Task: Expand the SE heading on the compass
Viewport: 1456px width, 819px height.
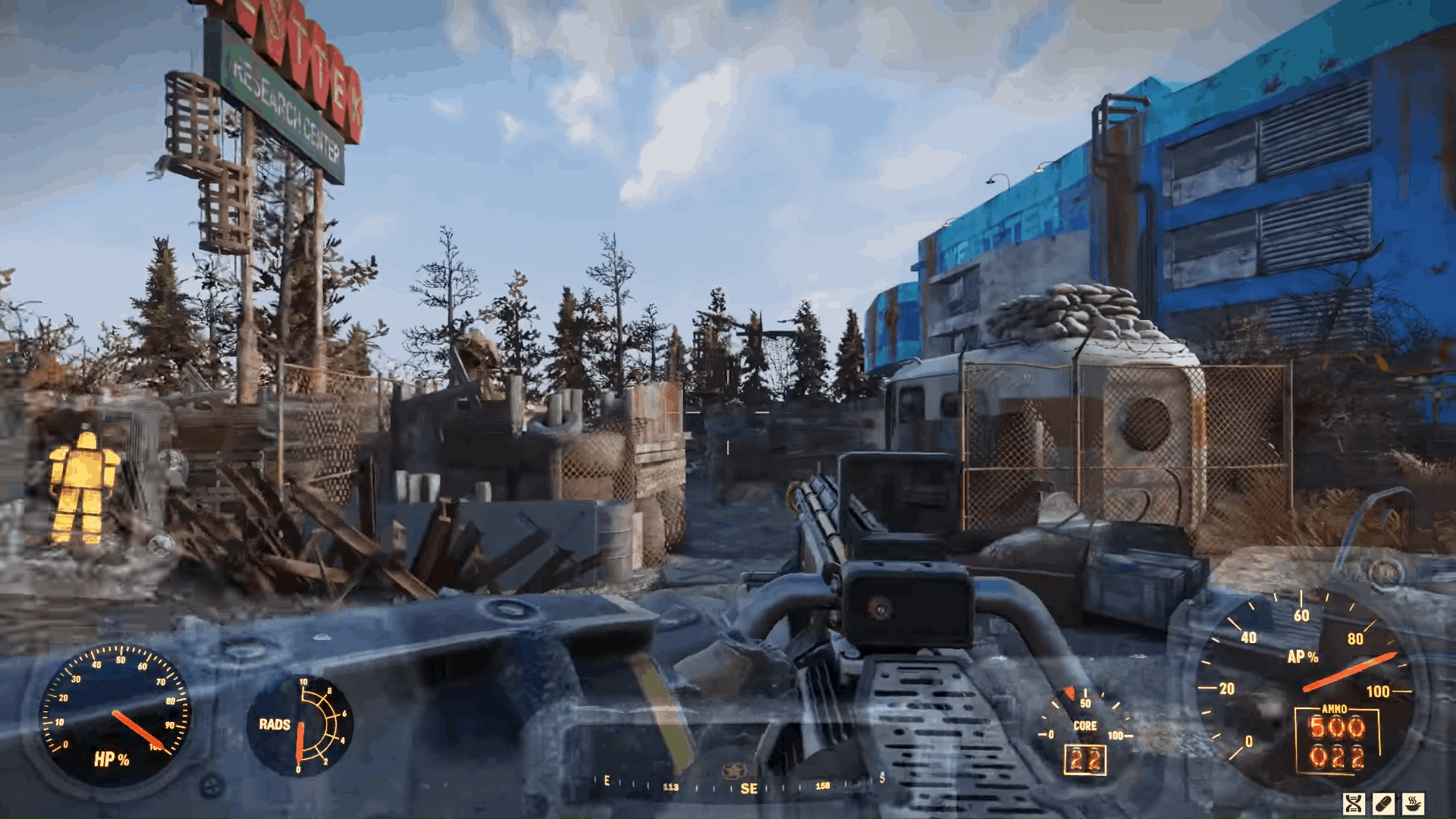Action: click(751, 786)
